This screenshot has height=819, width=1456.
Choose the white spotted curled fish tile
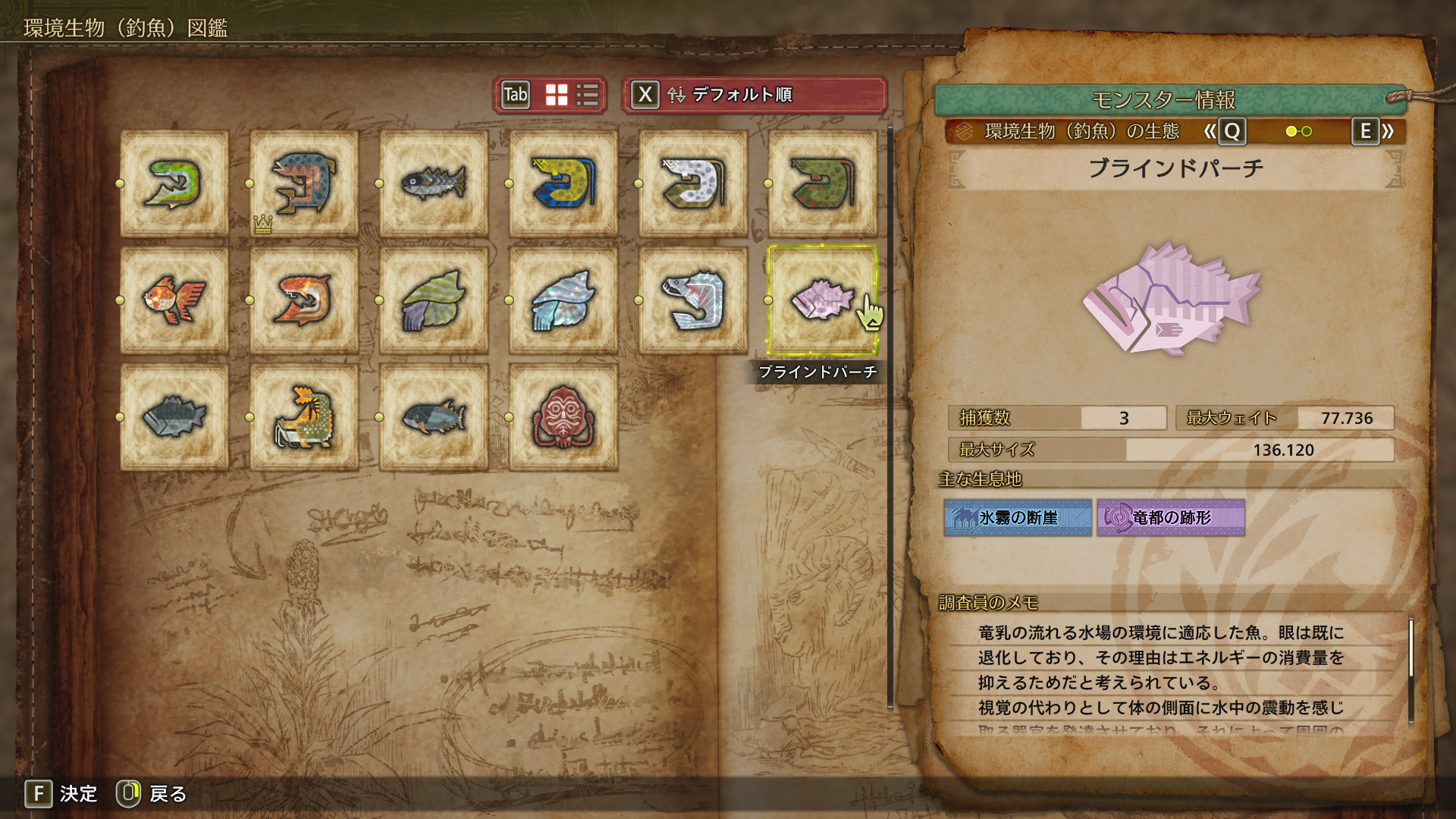tap(692, 184)
